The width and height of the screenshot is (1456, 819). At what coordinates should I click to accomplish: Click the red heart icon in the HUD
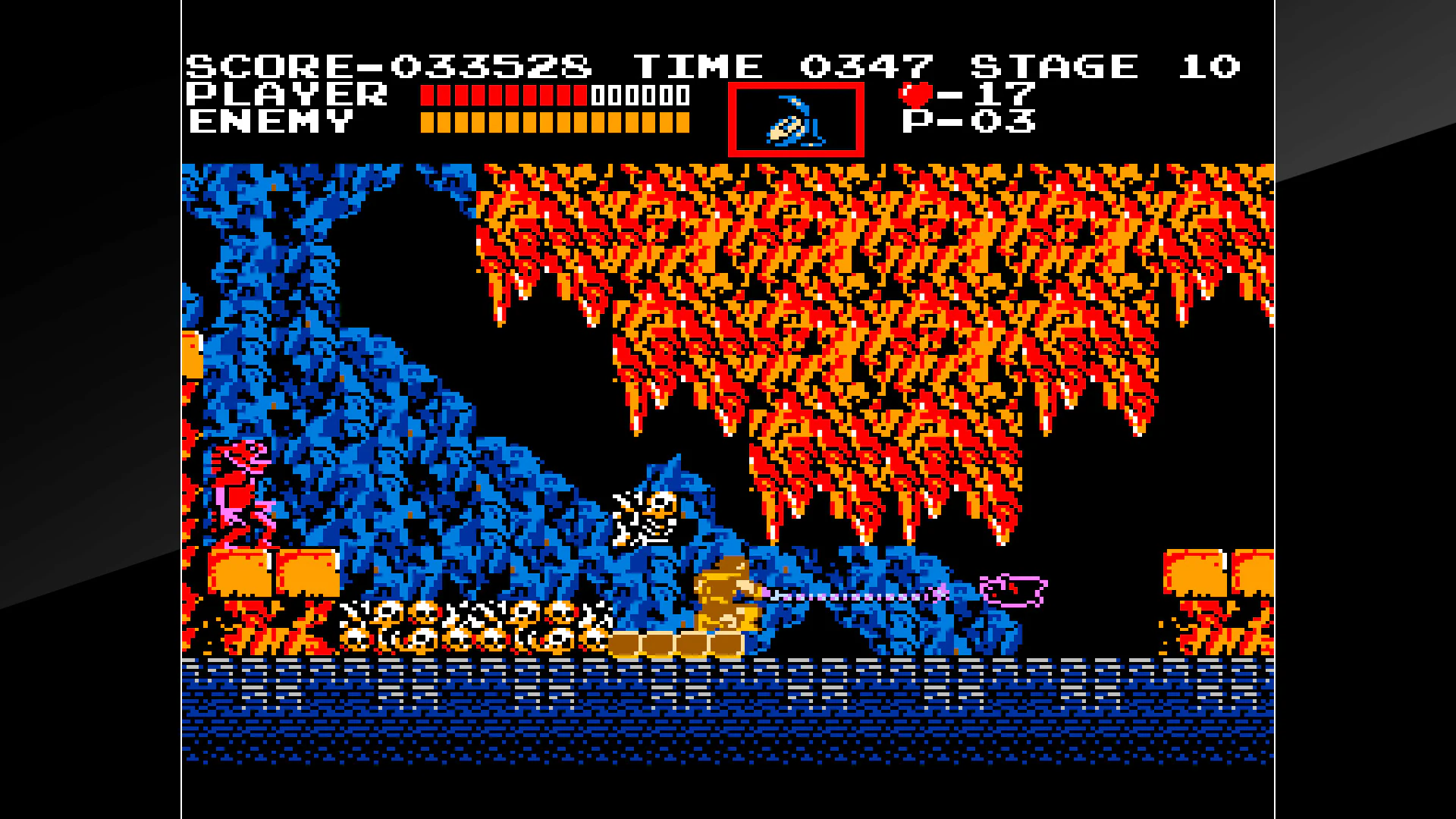point(918,93)
